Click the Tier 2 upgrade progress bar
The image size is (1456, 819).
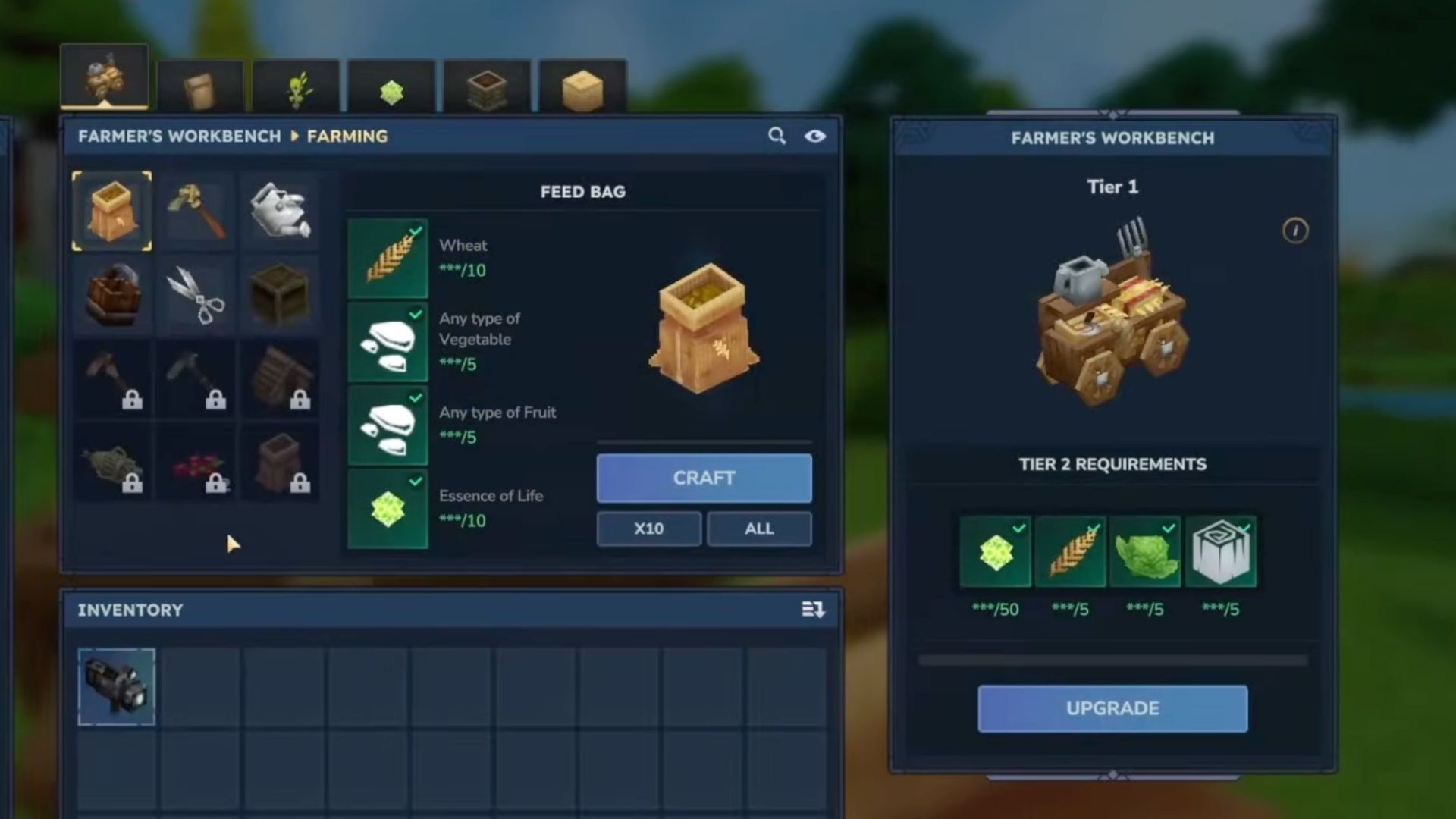coord(1112,660)
